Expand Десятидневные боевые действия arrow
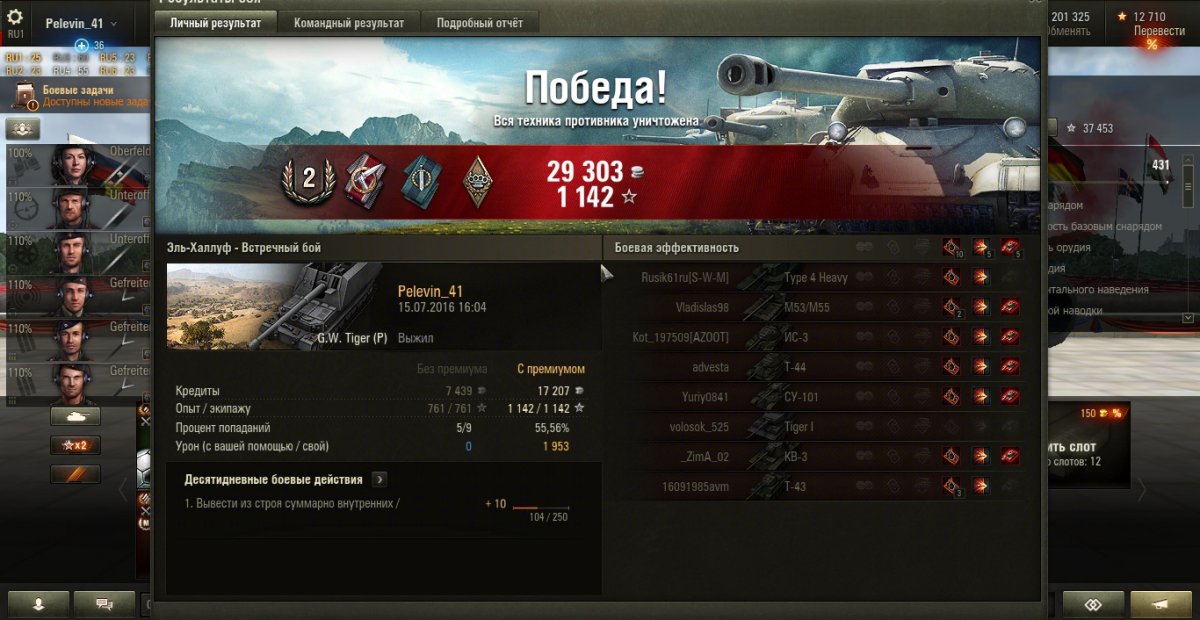The image size is (1200, 620). coord(380,480)
